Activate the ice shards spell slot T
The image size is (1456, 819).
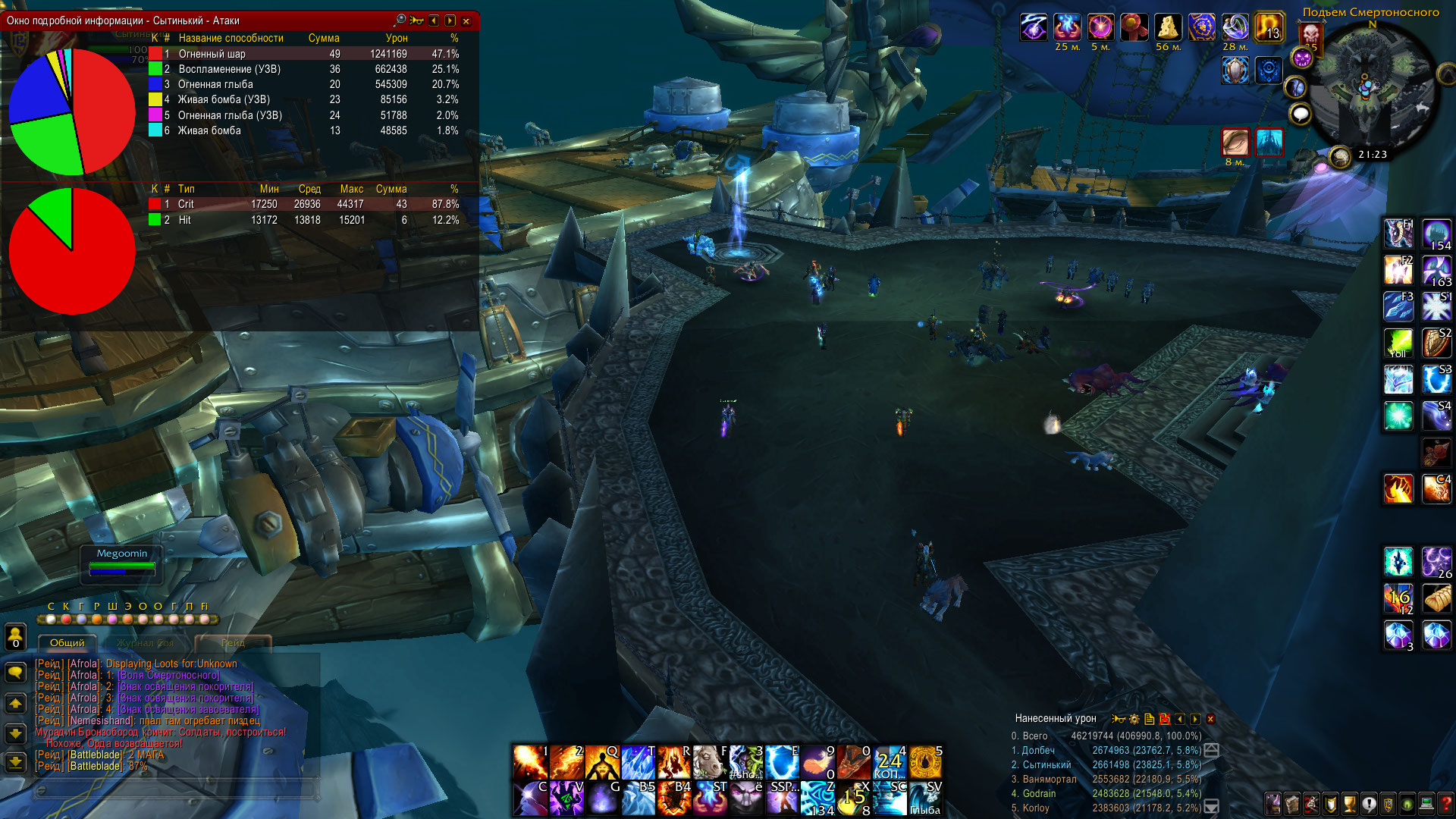[638, 761]
